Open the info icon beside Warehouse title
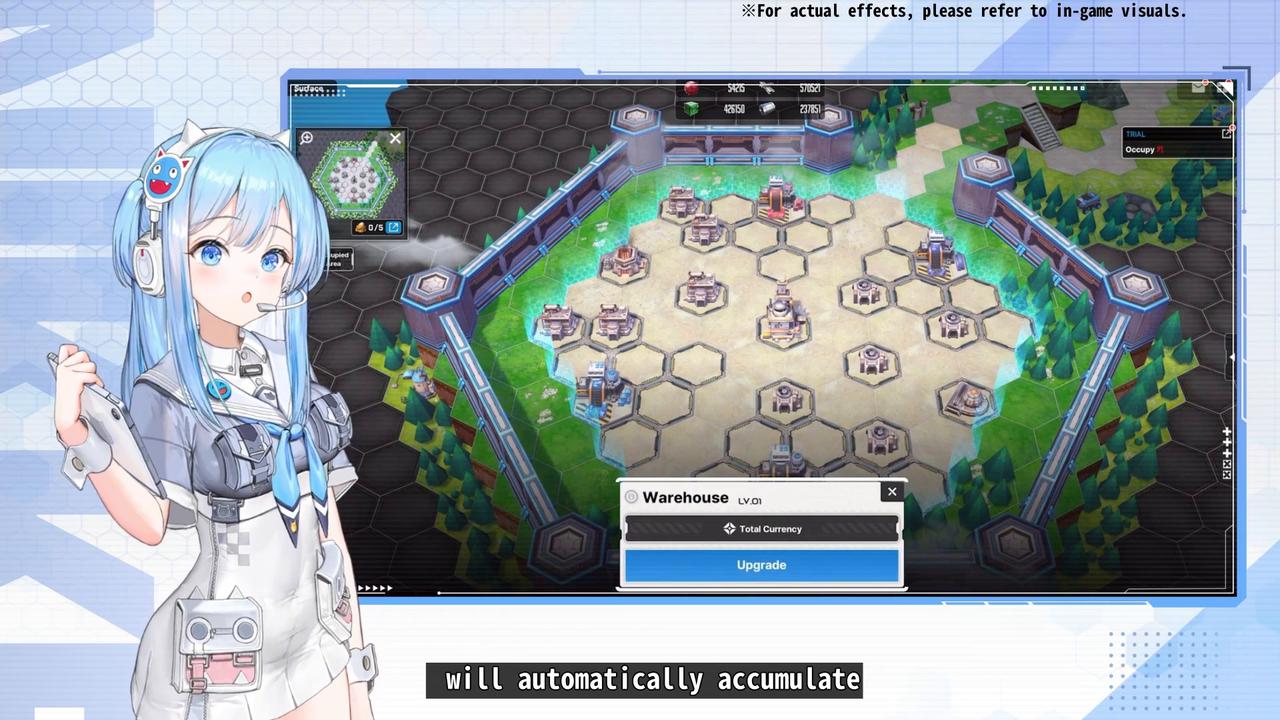Image resolution: width=1280 pixels, height=720 pixels. (631, 497)
